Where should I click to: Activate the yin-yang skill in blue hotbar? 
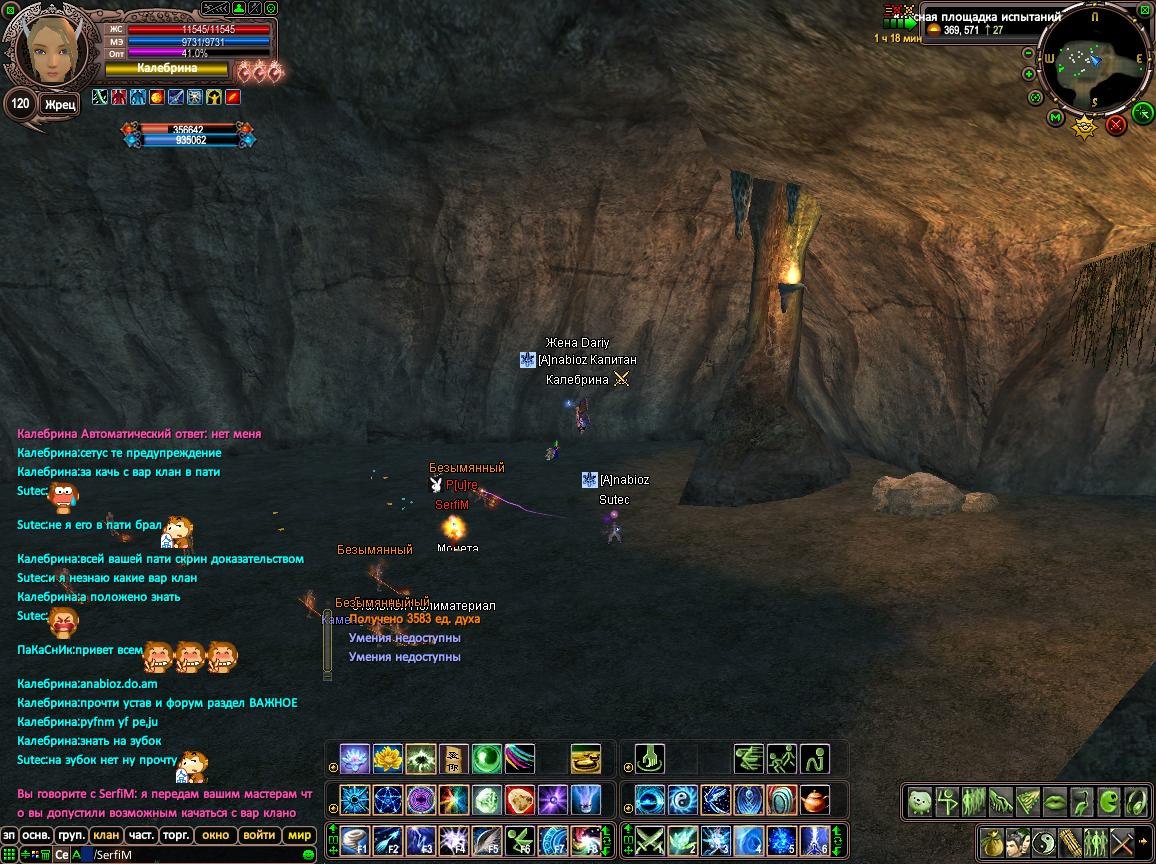coord(683,800)
